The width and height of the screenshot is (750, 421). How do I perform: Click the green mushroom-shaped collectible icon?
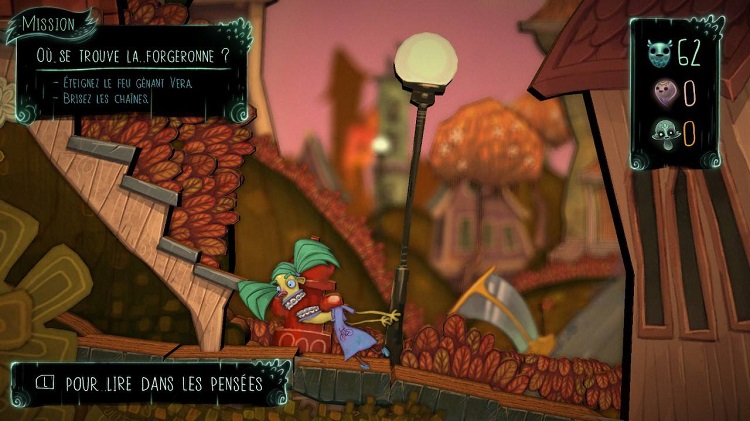(660, 132)
